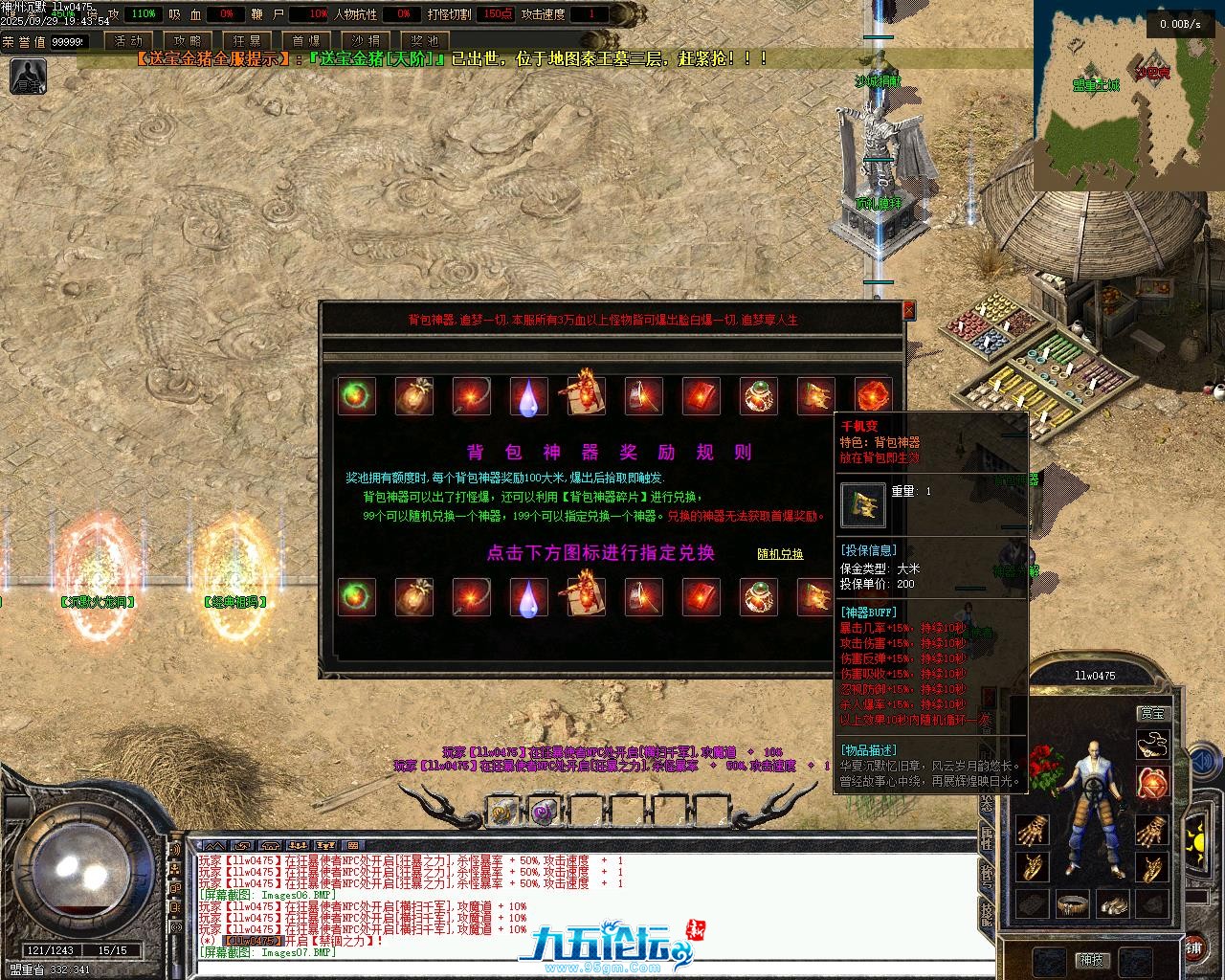This screenshot has height=980, width=1225.
Task: Pick the green-lidded jar artifact in the bottom exchange row
Action: 758,597
